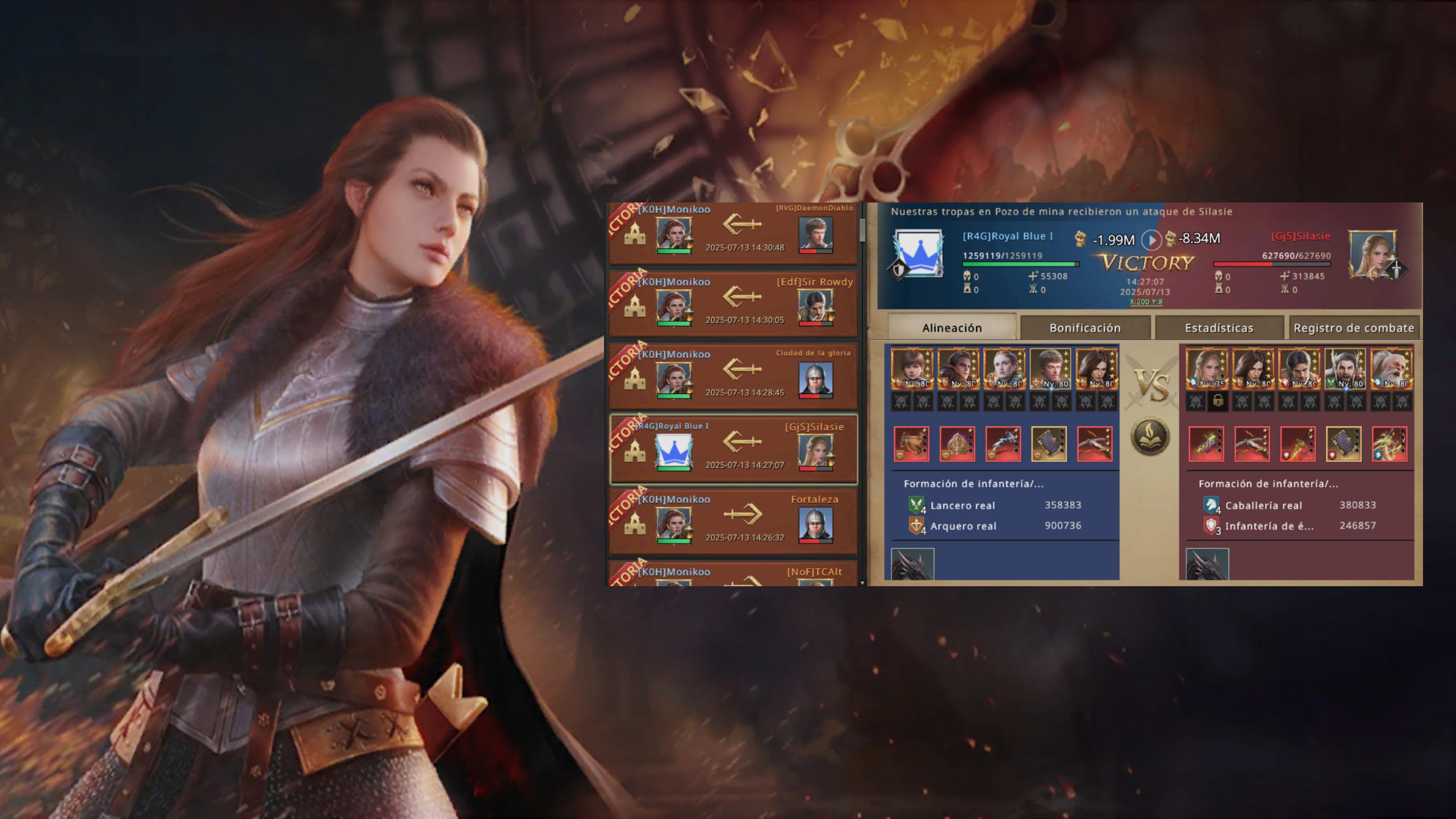The width and height of the screenshot is (1456, 819).
Task: Open the Estadísticas tab
Action: tap(1219, 328)
